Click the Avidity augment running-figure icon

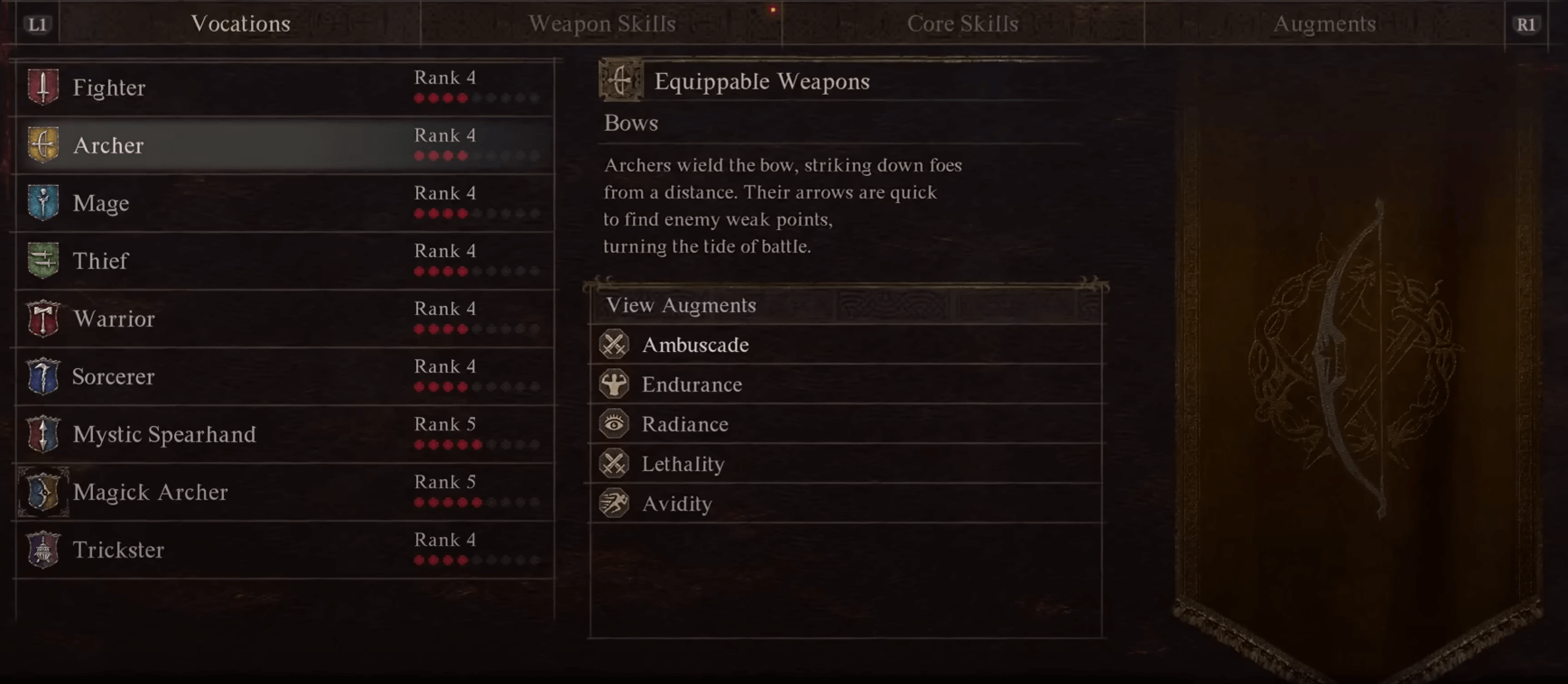click(615, 504)
